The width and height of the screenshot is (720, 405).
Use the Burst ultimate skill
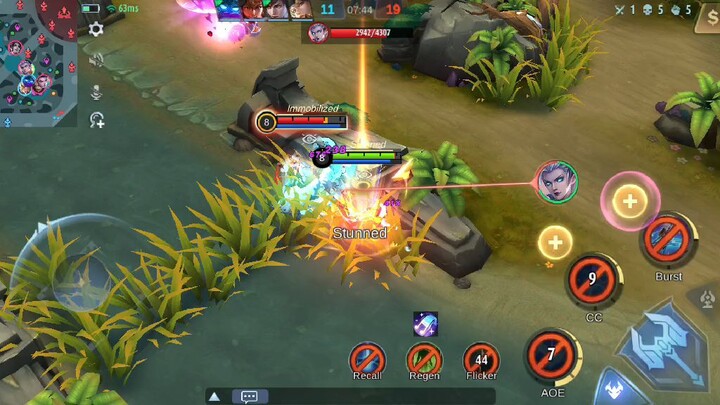(668, 240)
